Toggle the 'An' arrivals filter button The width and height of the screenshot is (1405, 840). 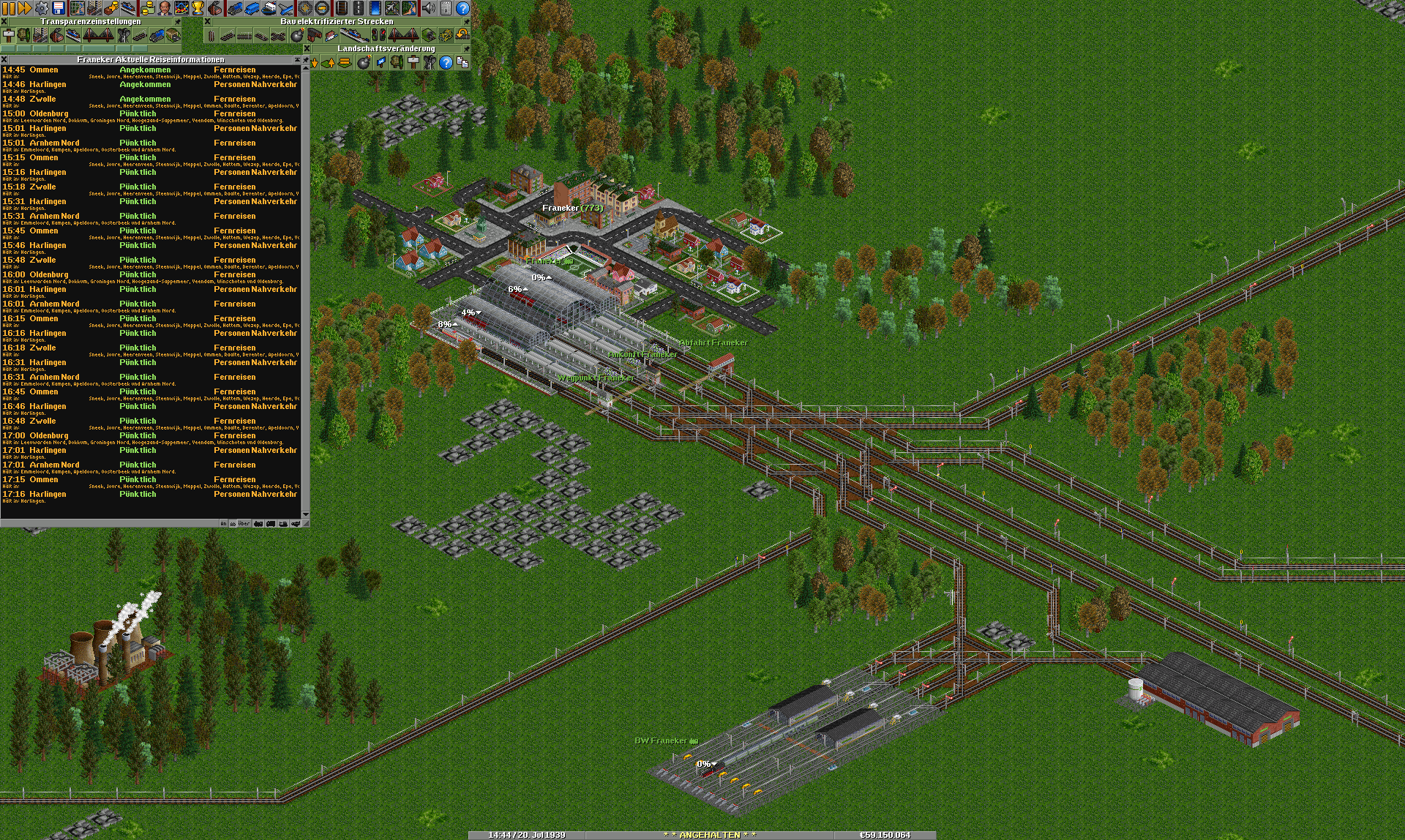pyautogui.click(x=223, y=524)
